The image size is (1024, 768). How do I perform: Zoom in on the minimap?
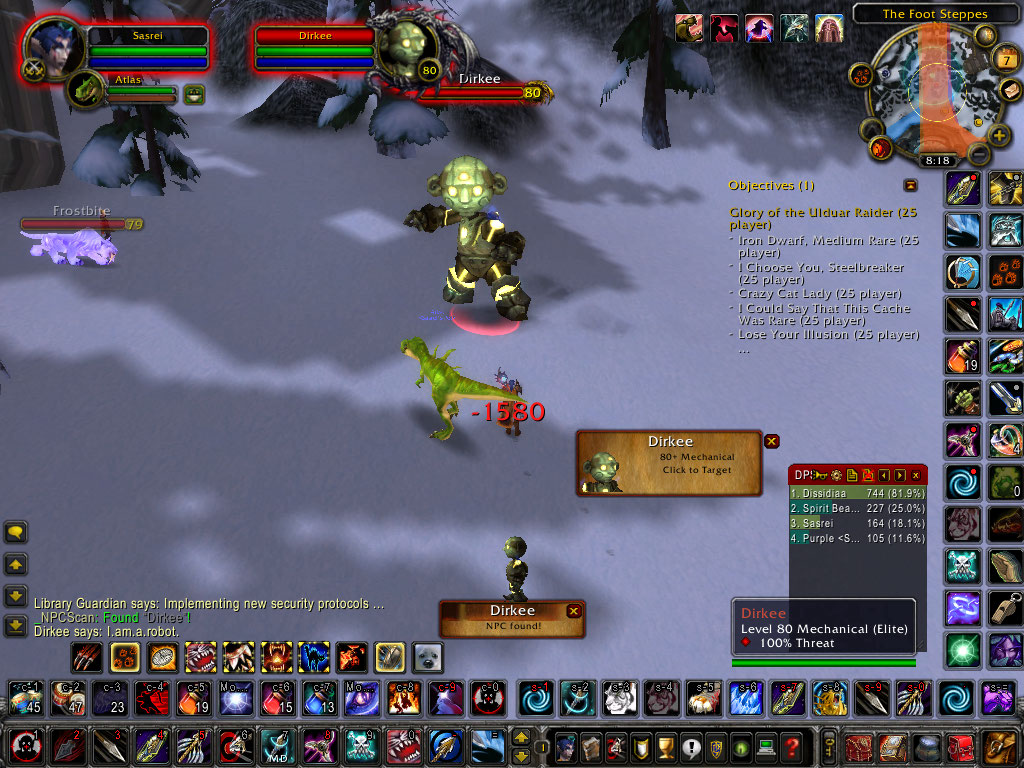click(999, 136)
